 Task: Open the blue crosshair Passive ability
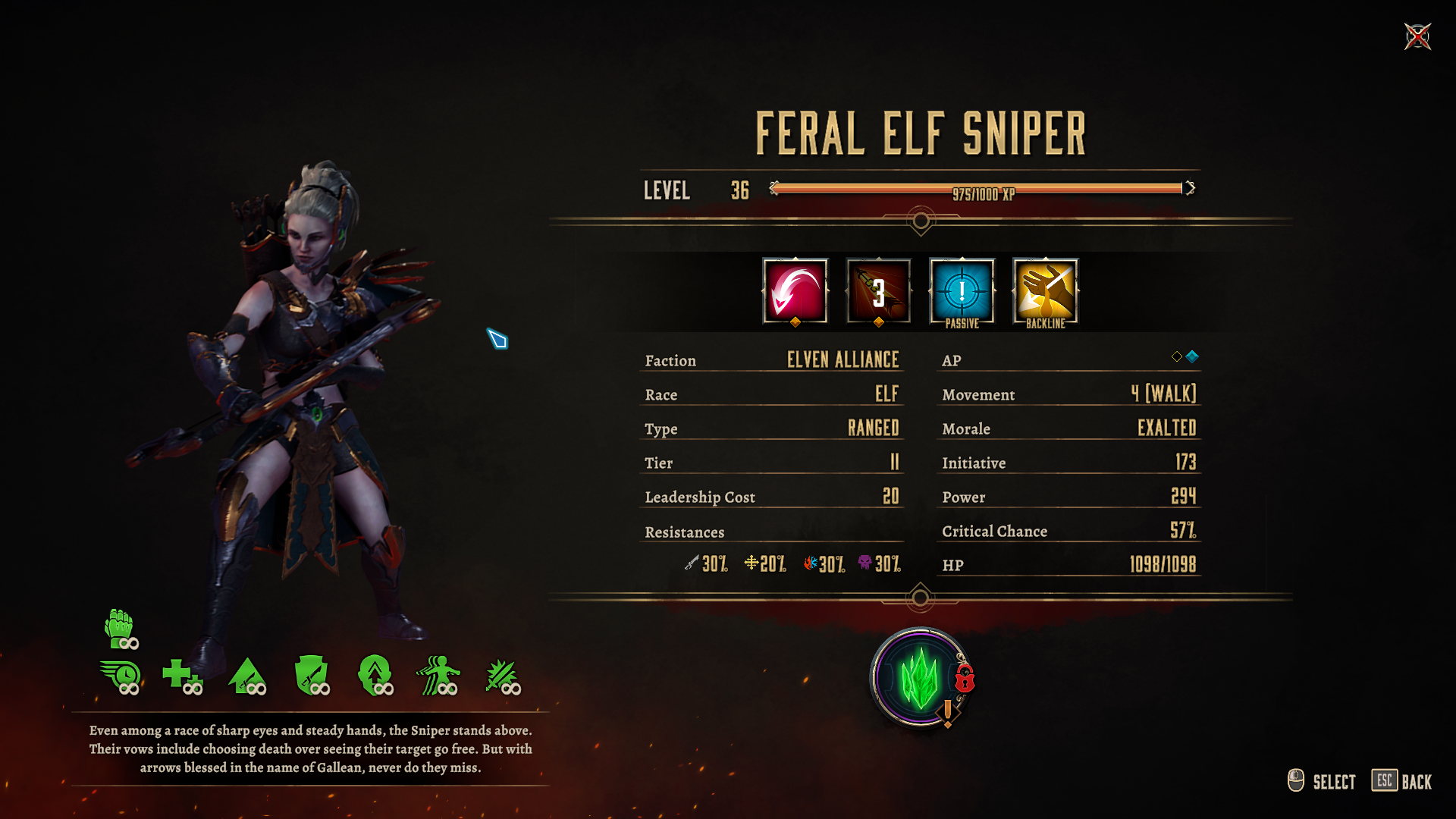coord(962,291)
